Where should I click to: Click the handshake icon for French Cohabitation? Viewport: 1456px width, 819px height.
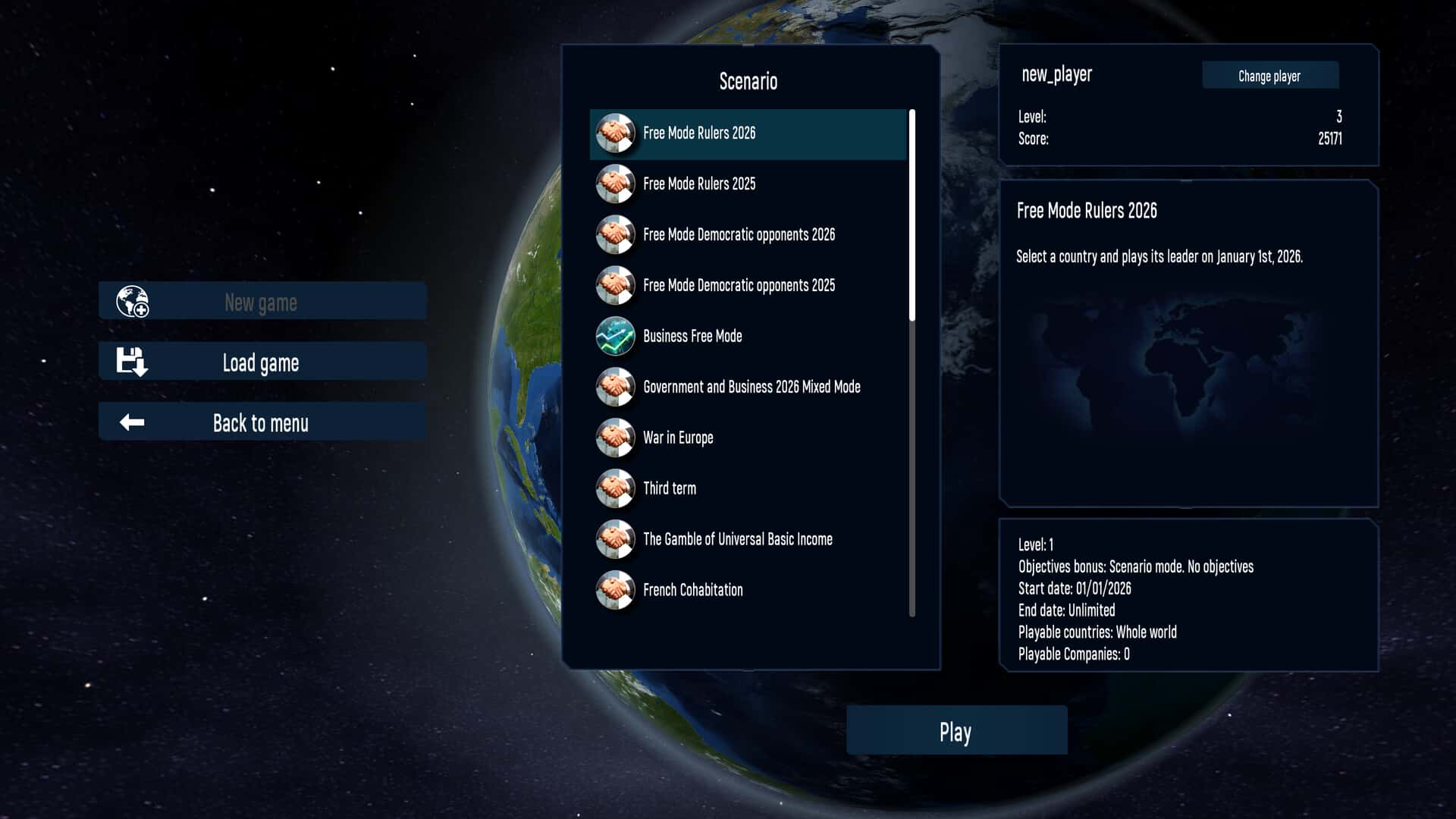tap(616, 590)
